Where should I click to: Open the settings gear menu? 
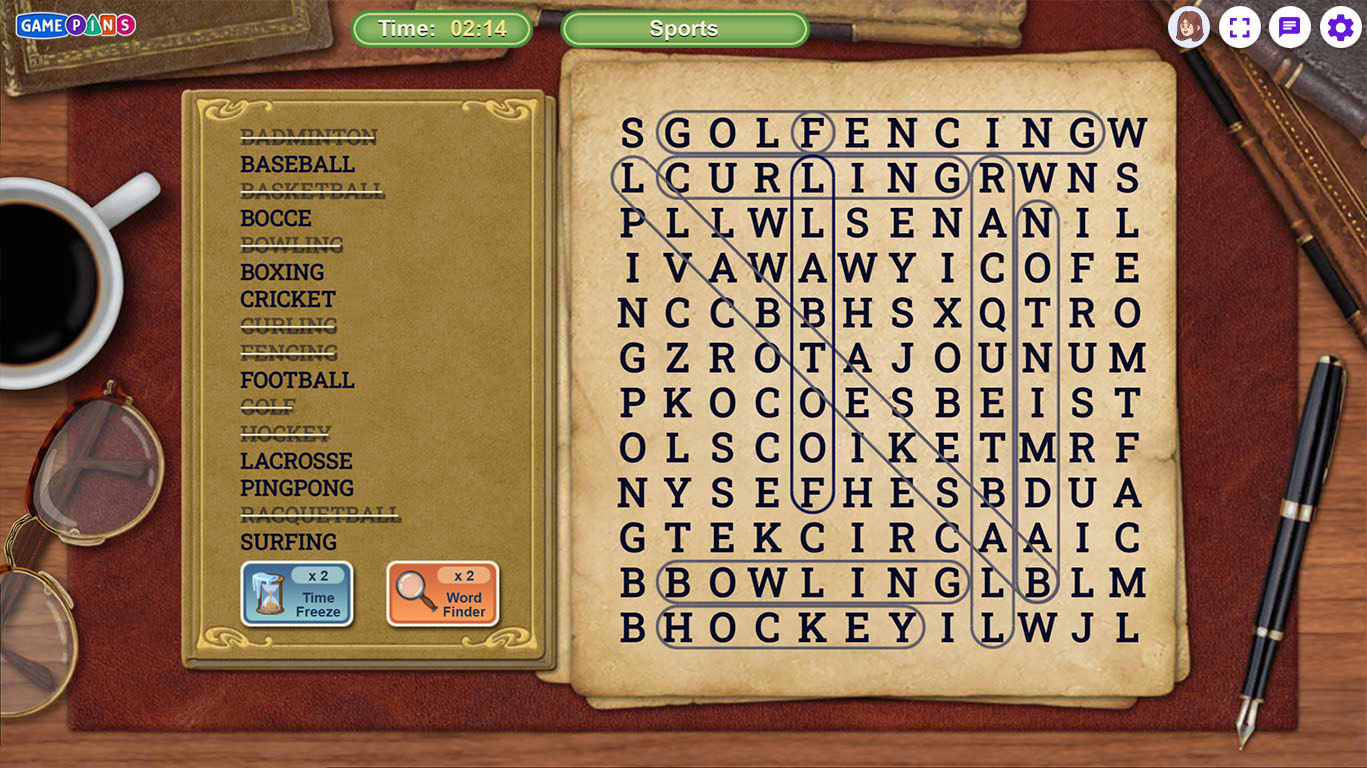click(x=1340, y=27)
